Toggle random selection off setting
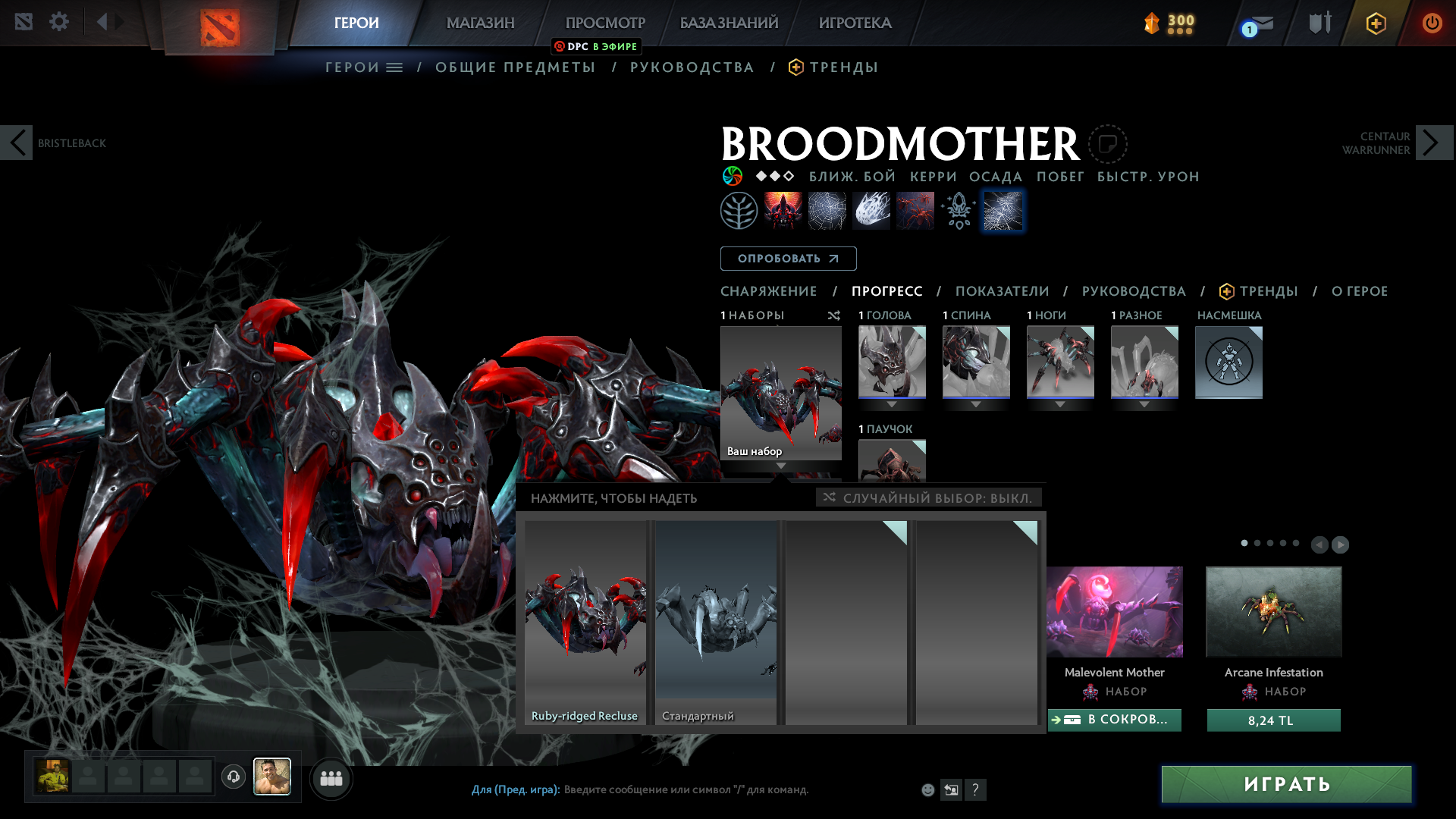The image size is (1456, 819). coord(927,498)
